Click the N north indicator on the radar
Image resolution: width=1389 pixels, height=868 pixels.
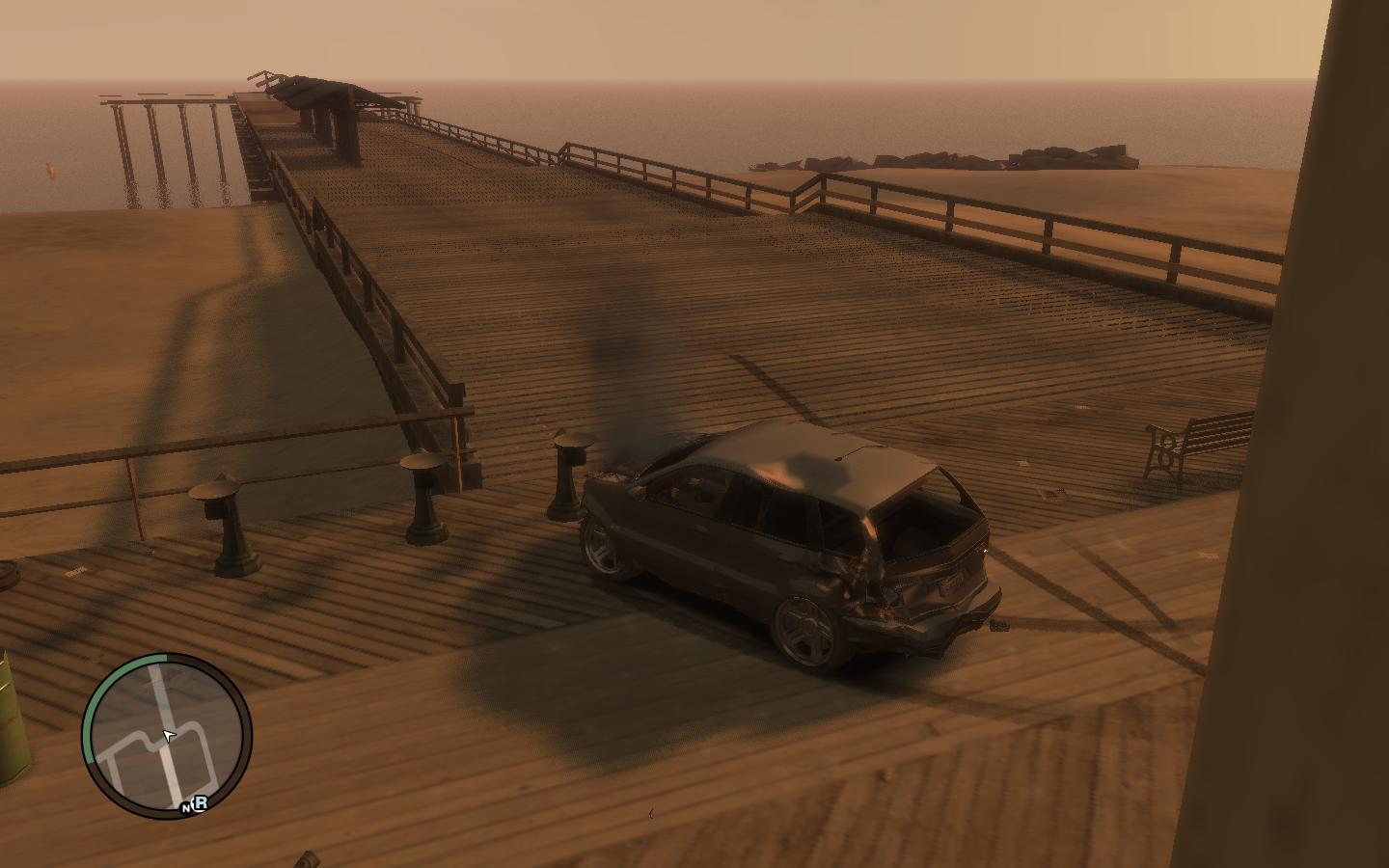(x=186, y=808)
